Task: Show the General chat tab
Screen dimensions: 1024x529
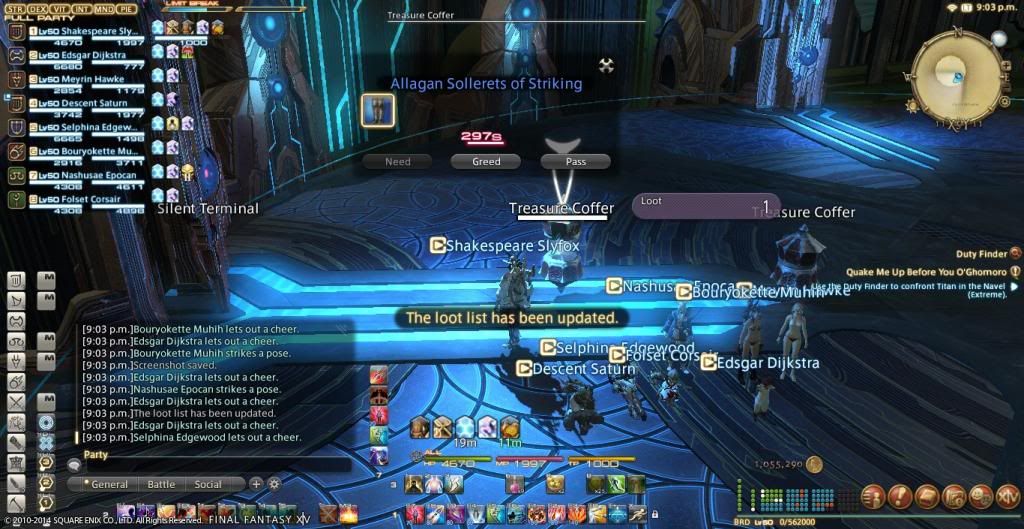Action: [x=108, y=484]
